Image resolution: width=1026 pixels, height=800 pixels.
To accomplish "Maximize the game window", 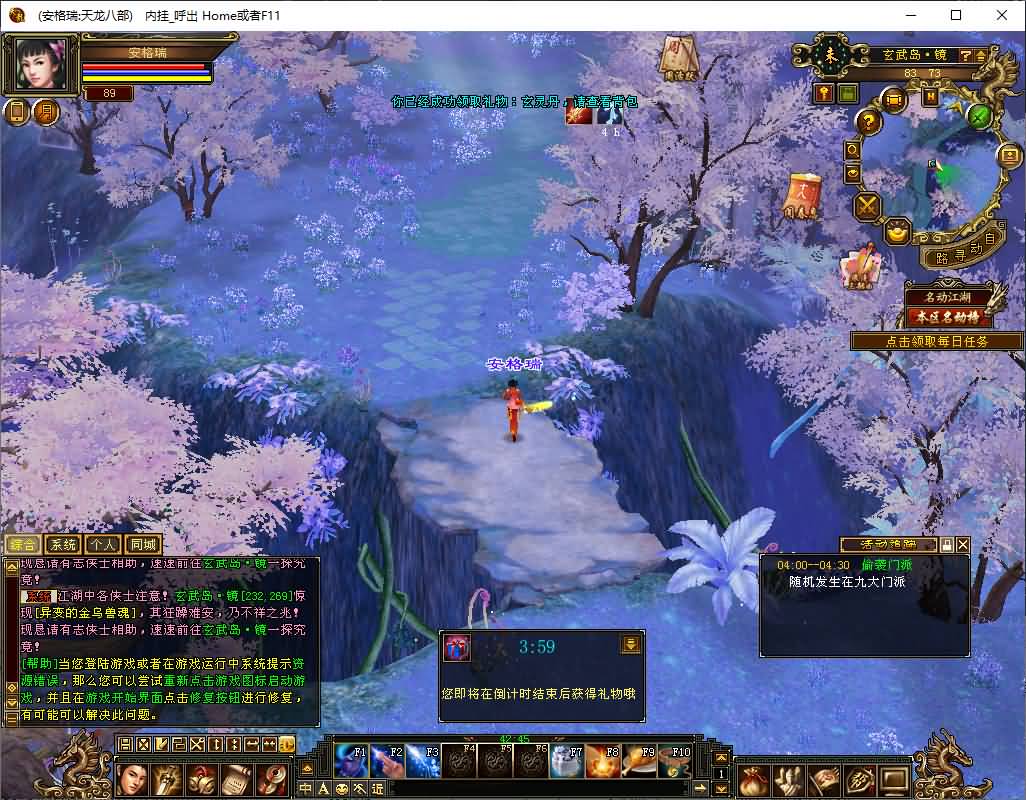I will tap(956, 15).
